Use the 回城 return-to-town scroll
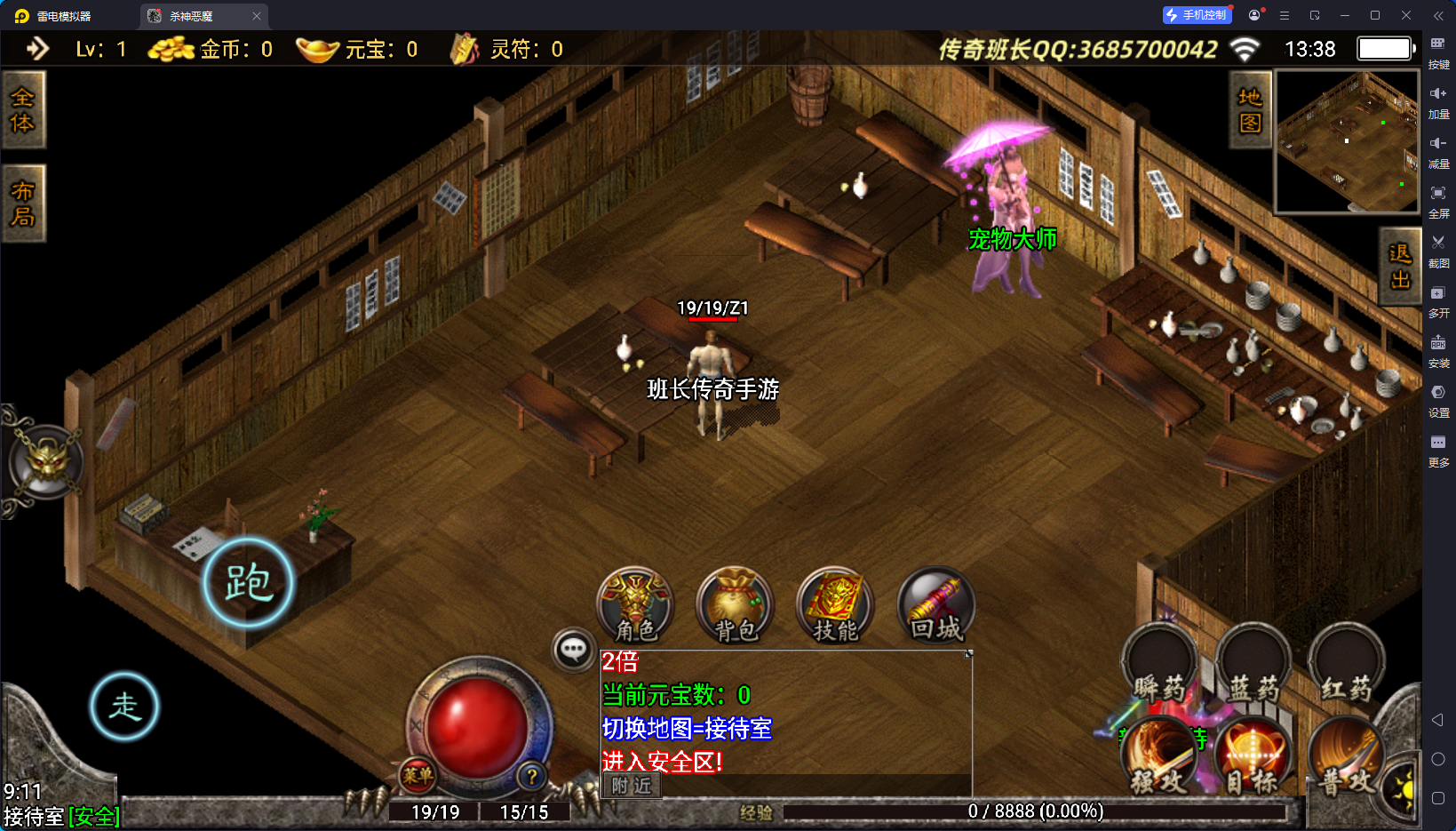The width and height of the screenshot is (1456, 831). coord(936,605)
